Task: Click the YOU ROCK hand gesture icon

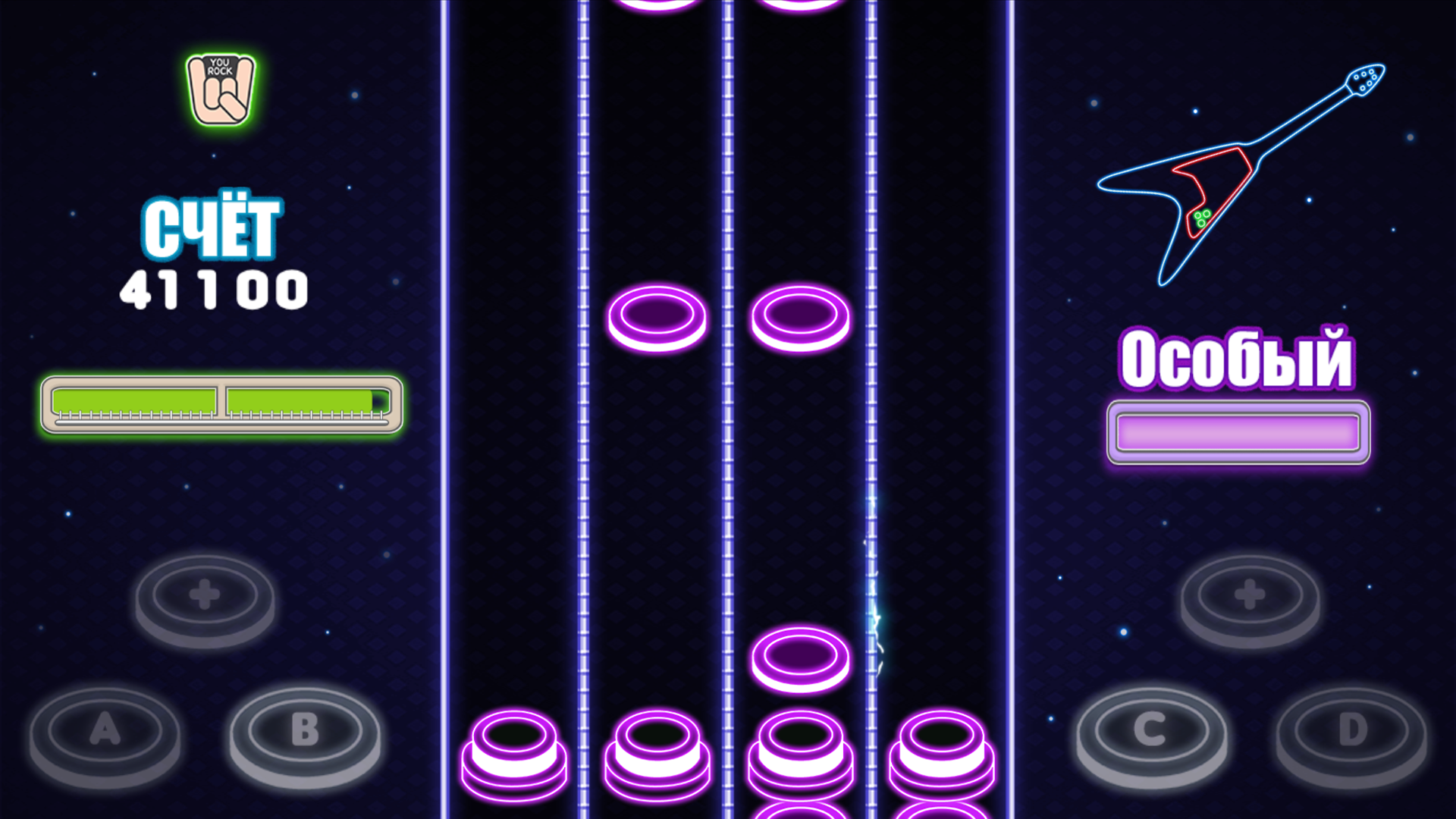Action: 221,89
